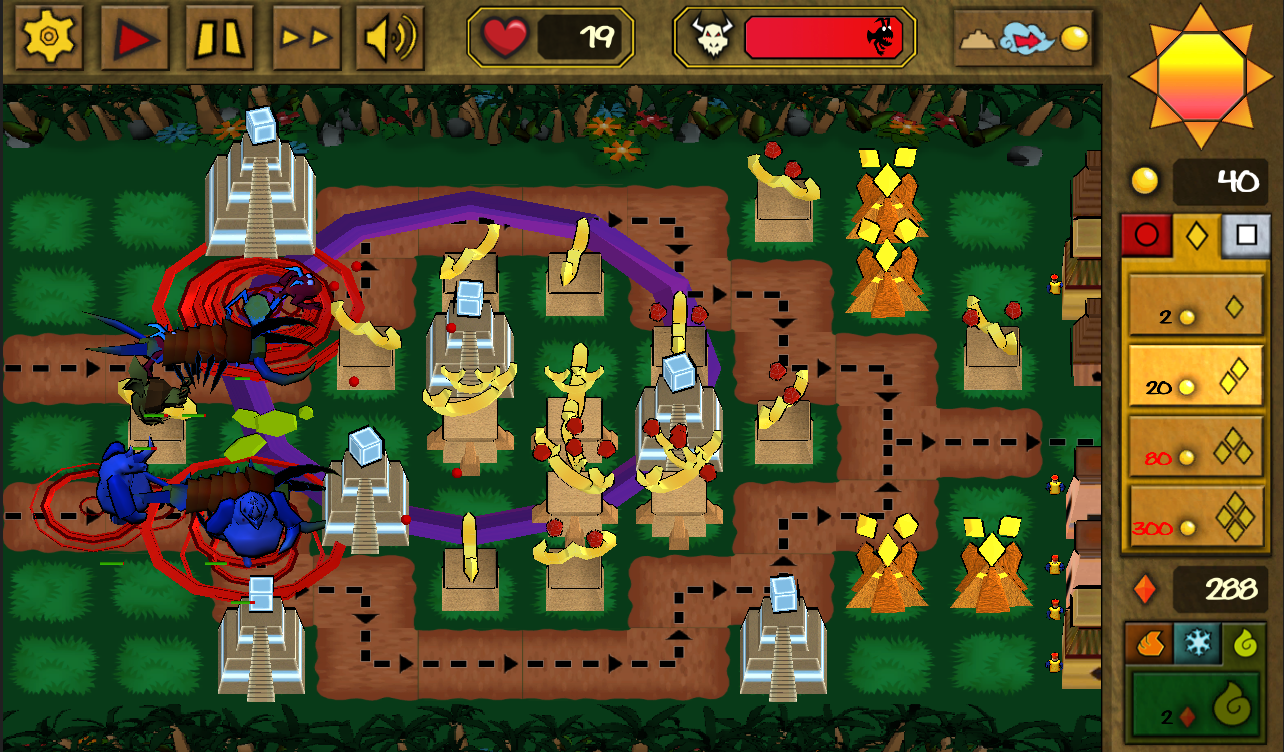This screenshot has width=1284, height=752.
Task: Switch to the green spiral spell tab
Action: (1245, 643)
